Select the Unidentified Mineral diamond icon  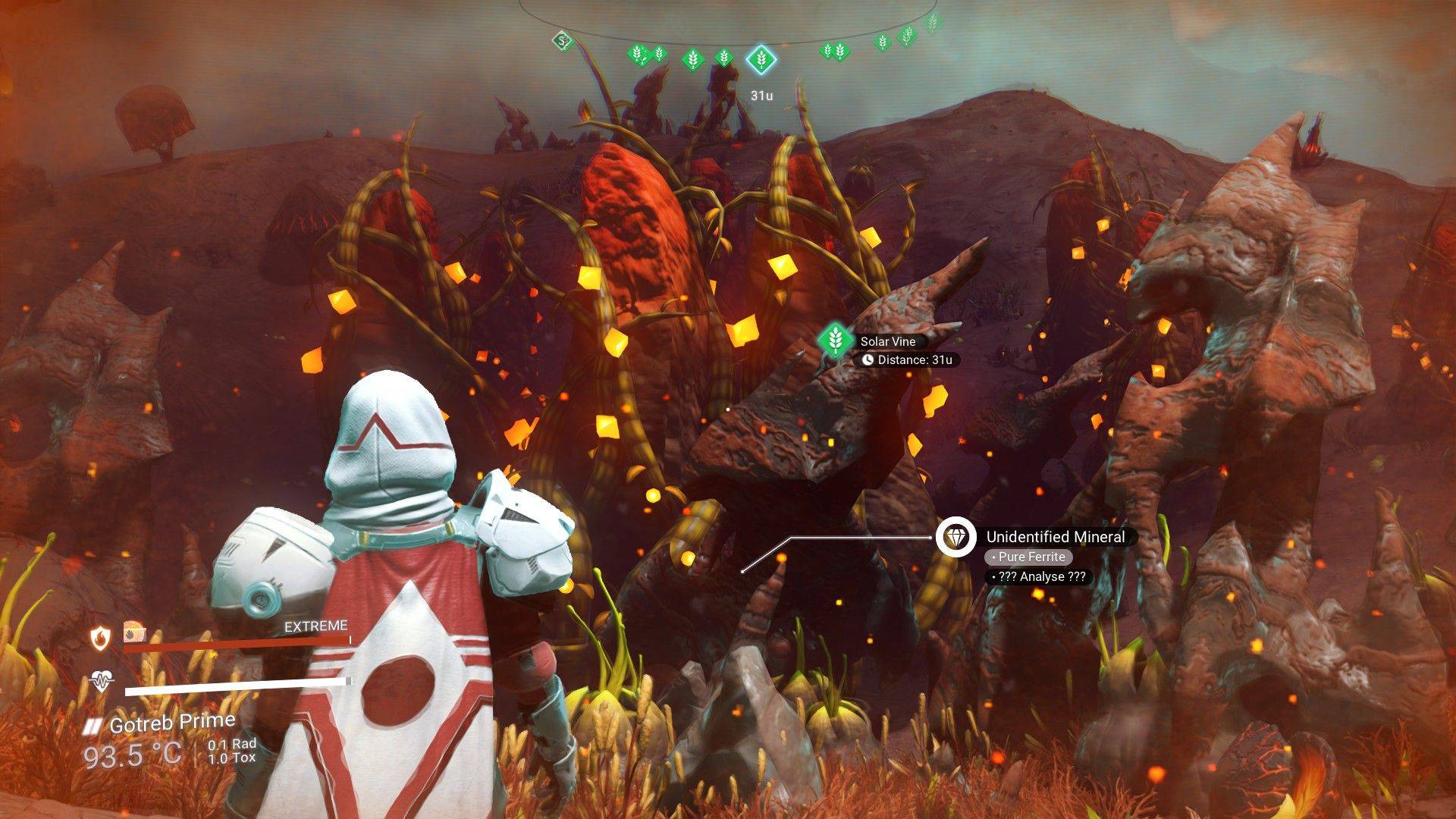tap(955, 538)
